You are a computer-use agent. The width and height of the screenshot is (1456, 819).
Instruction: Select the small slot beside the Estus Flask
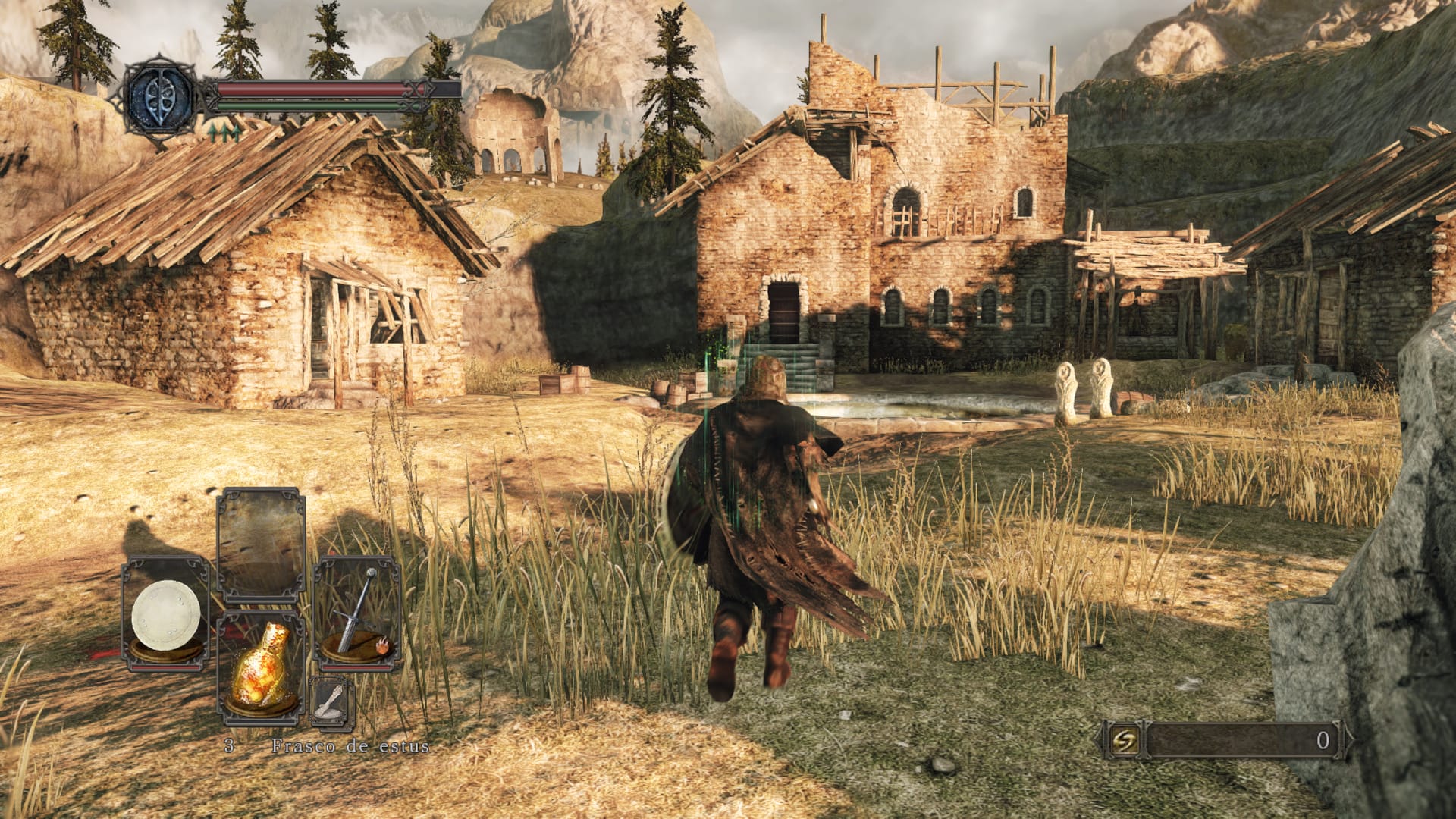click(x=331, y=701)
